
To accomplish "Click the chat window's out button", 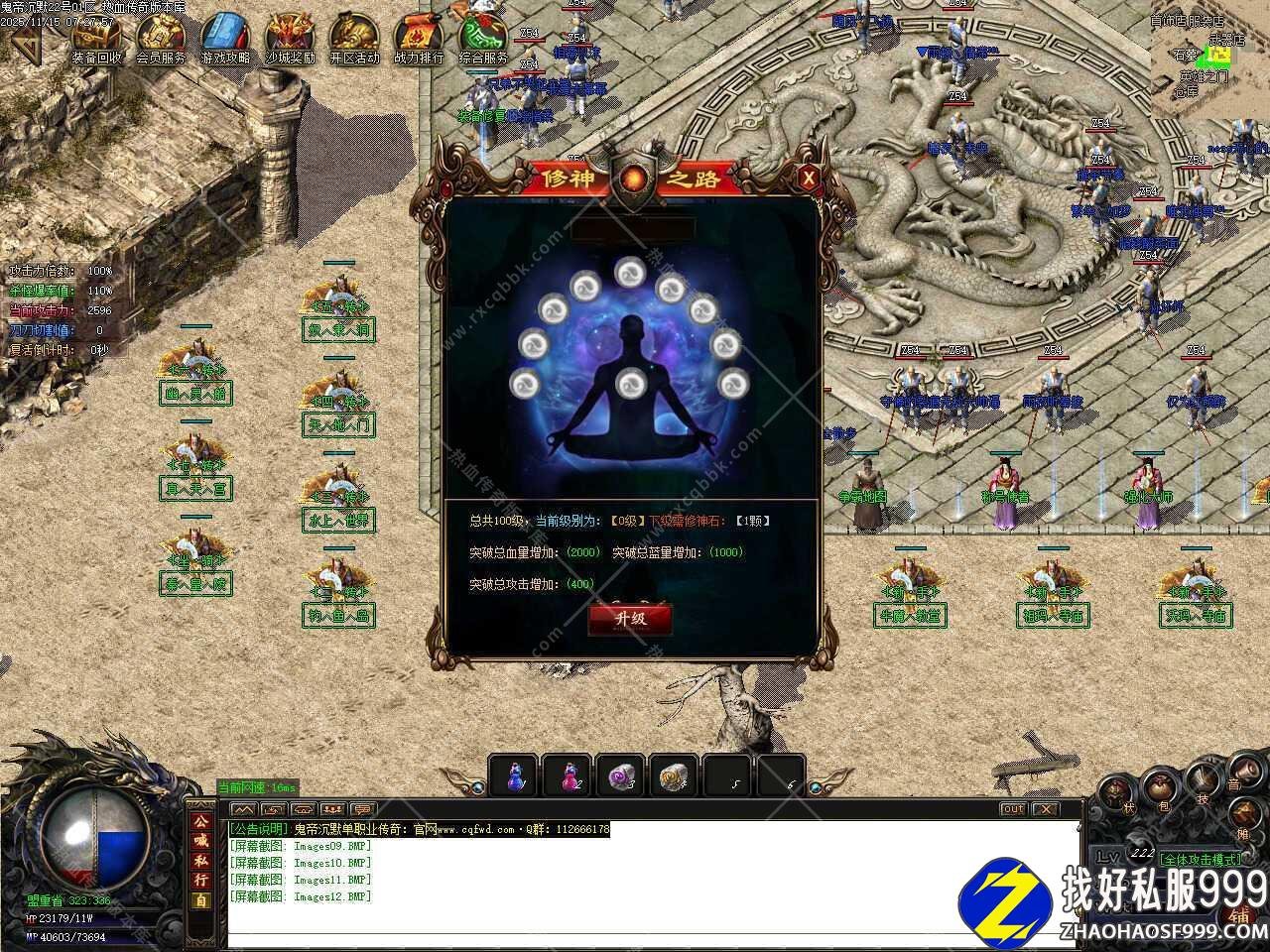I will [x=1012, y=809].
